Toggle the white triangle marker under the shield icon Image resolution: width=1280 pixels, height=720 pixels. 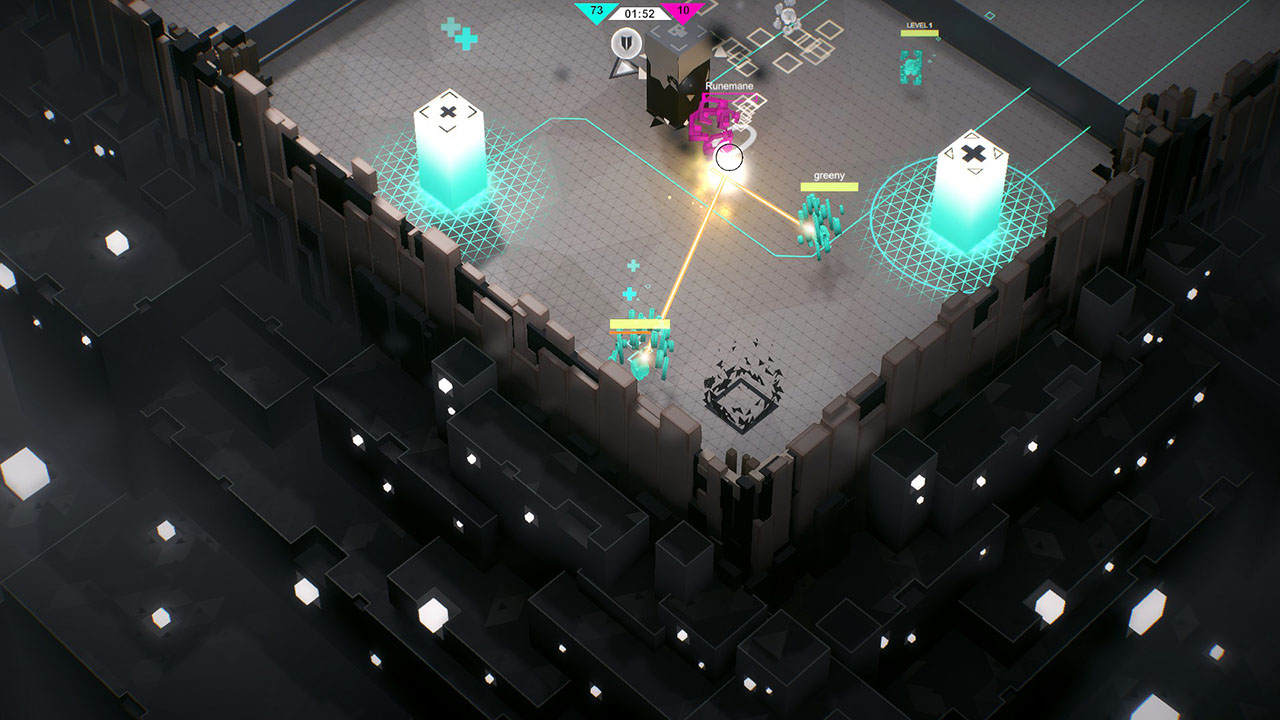click(622, 68)
